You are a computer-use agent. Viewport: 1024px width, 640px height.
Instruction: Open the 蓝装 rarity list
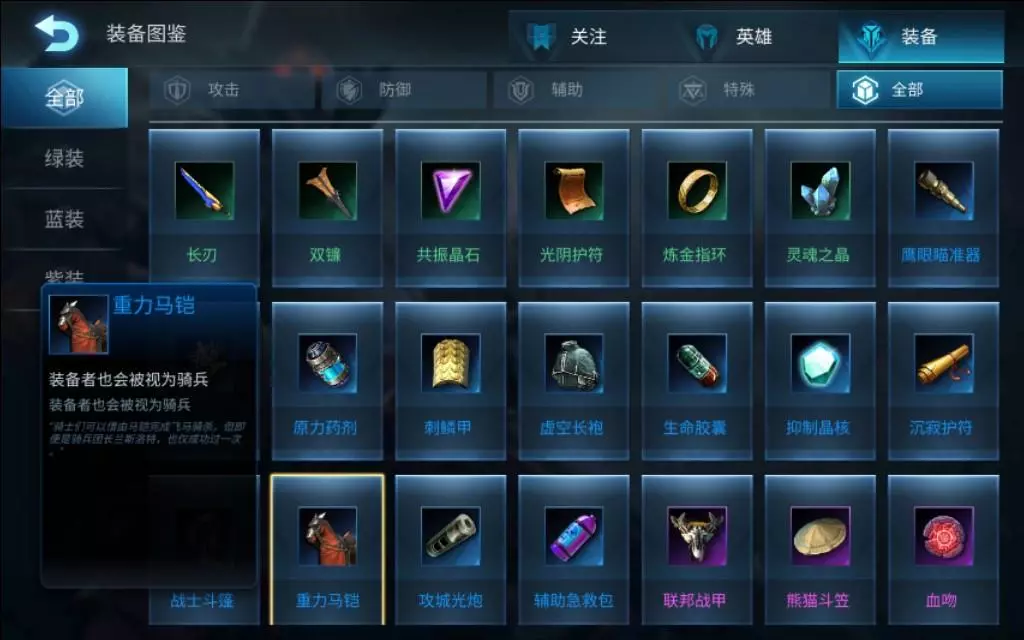tap(64, 219)
